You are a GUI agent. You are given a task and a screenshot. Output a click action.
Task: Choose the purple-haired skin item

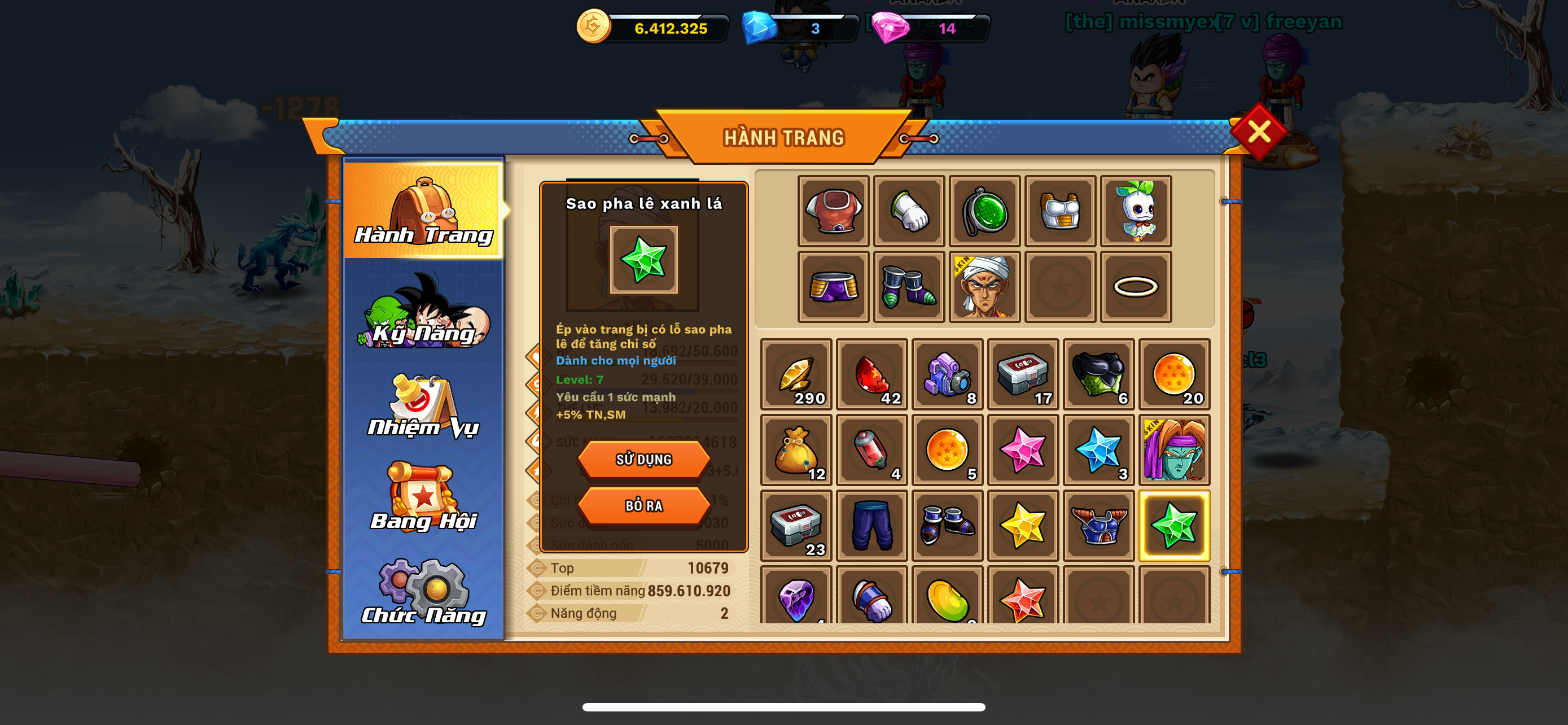[x=1173, y=451]
